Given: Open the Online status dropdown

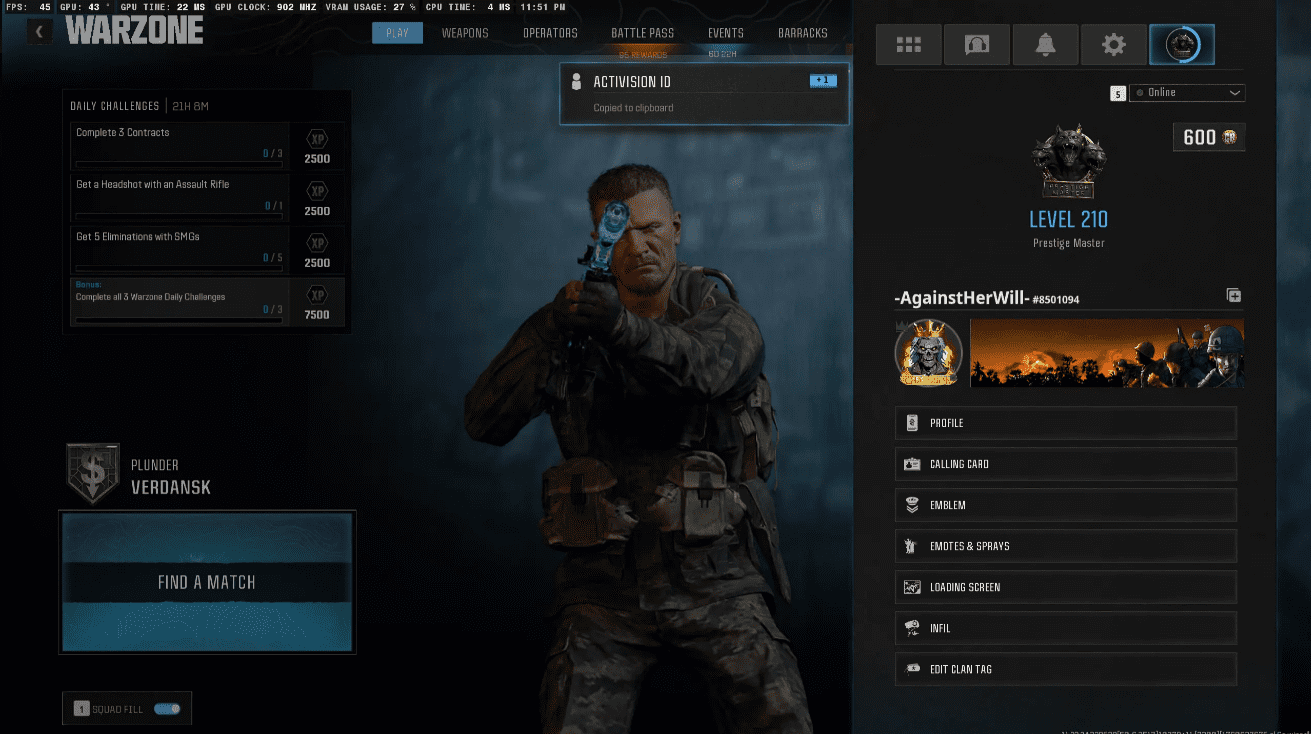Looking at the screenshot, I should point(1187,93).
